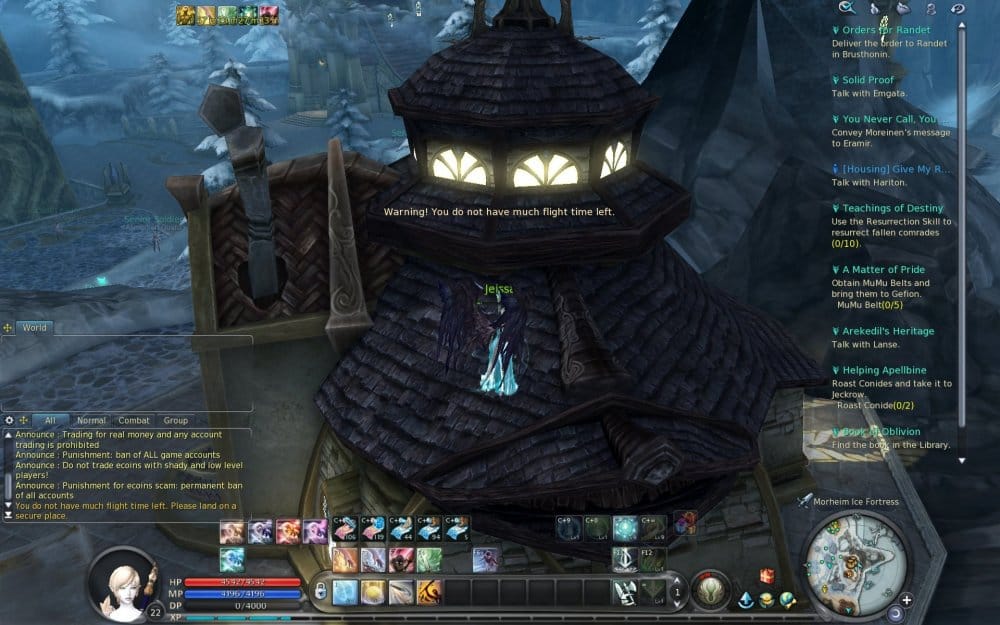This screenshot has height=625, width=1000.
Task: Open the Helping Apellbine quest
Action: [x=881, y=370]
